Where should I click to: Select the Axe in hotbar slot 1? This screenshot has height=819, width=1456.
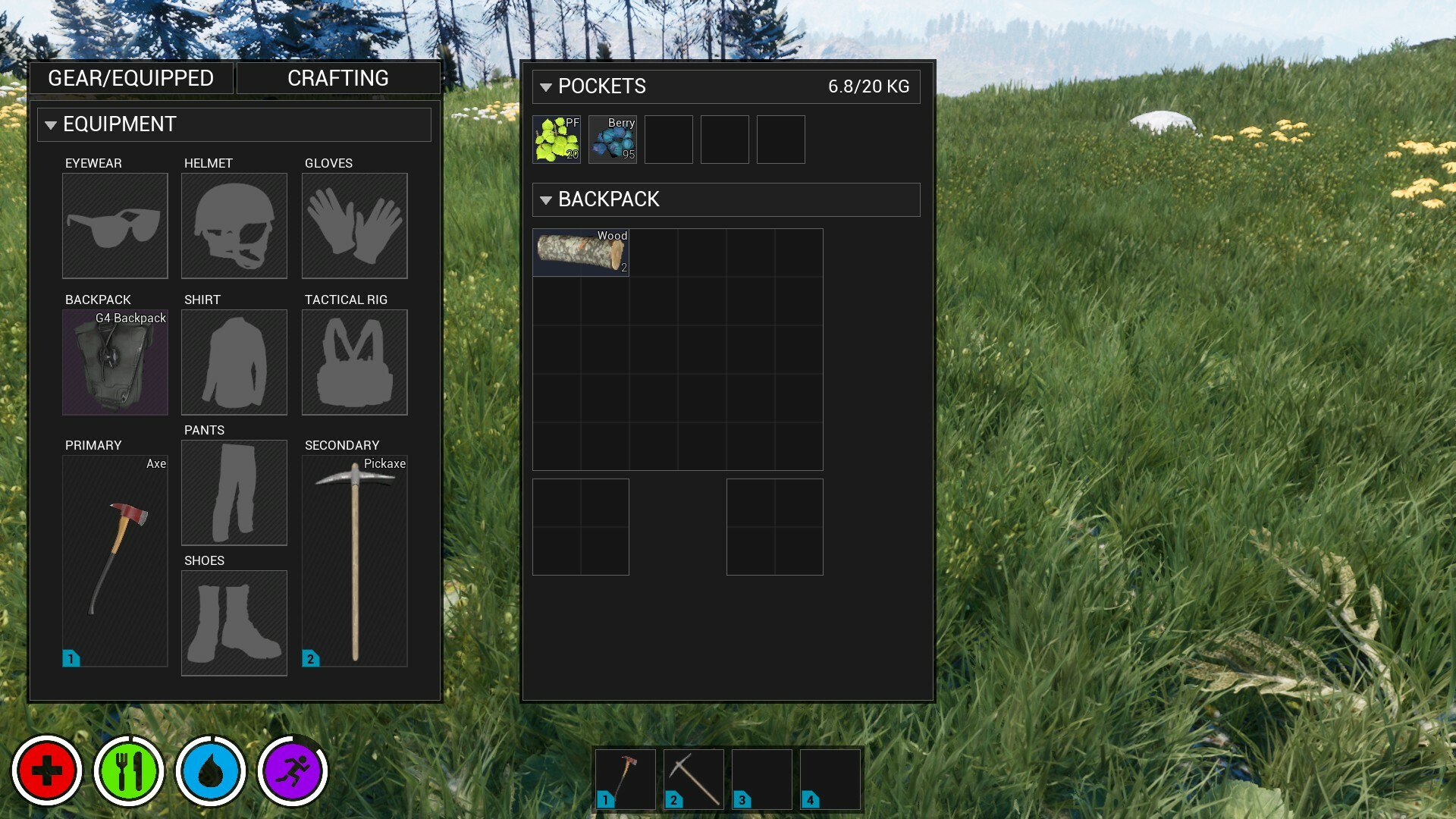point(626,779)
